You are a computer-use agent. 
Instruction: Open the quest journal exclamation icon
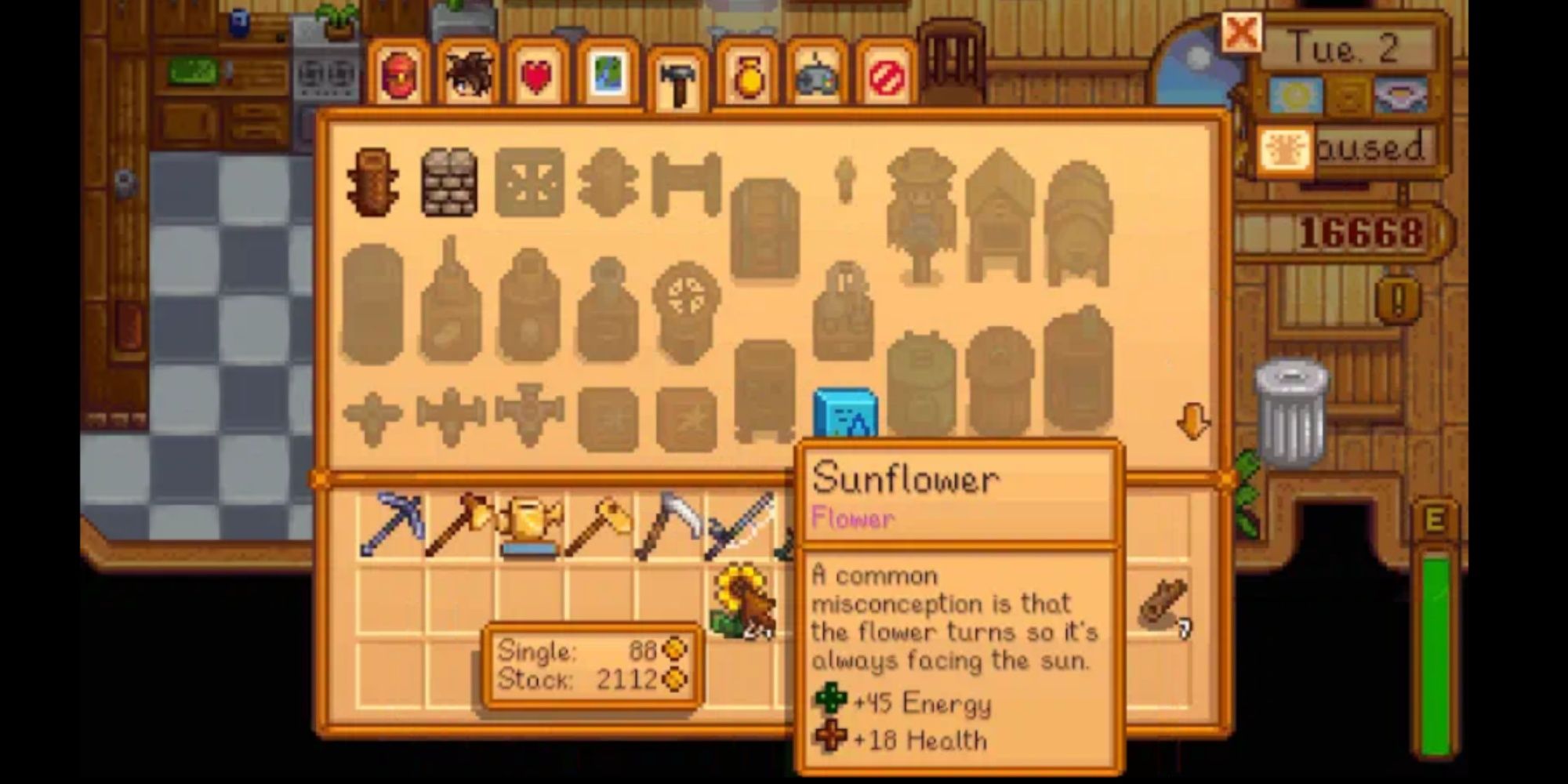point(1397,299)
